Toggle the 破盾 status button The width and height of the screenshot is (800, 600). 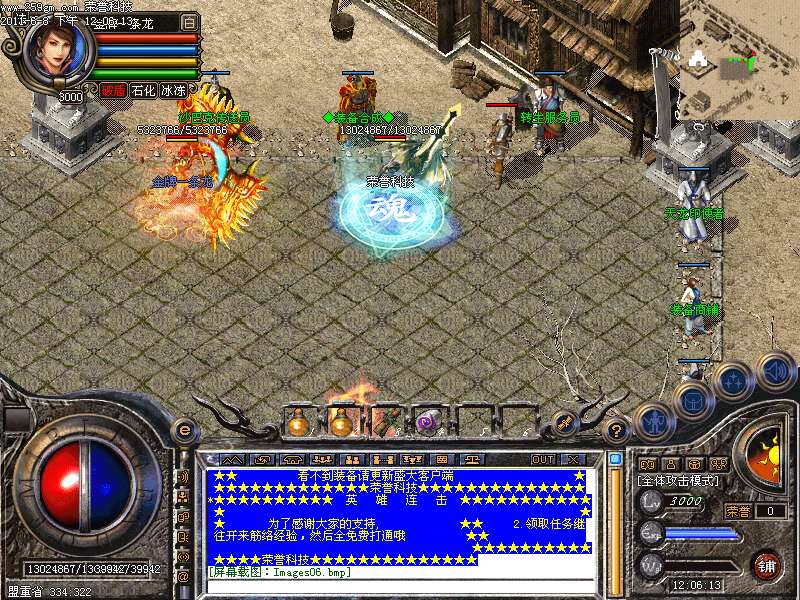pos(112,90)
